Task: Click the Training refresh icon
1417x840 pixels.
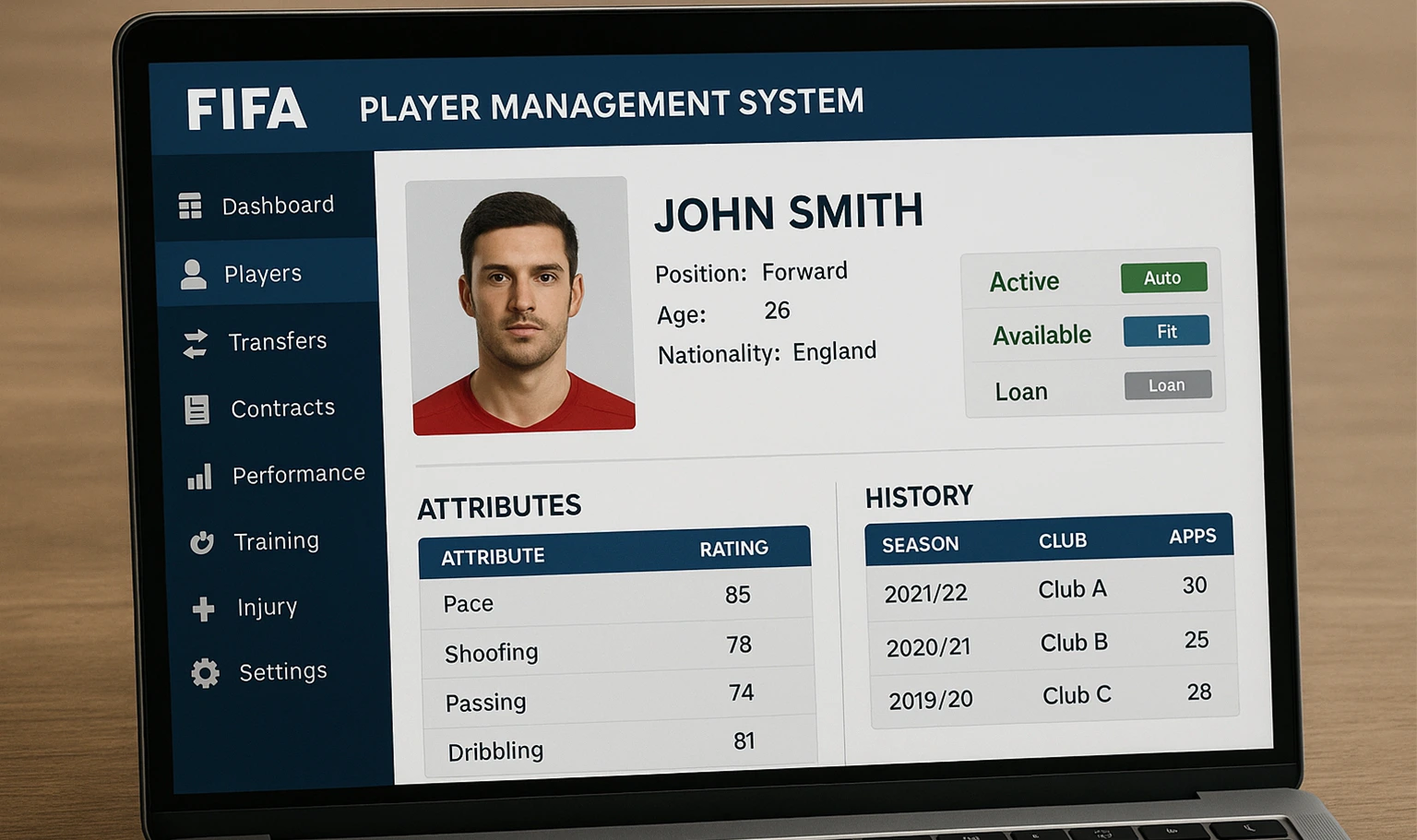Action: 201,540
